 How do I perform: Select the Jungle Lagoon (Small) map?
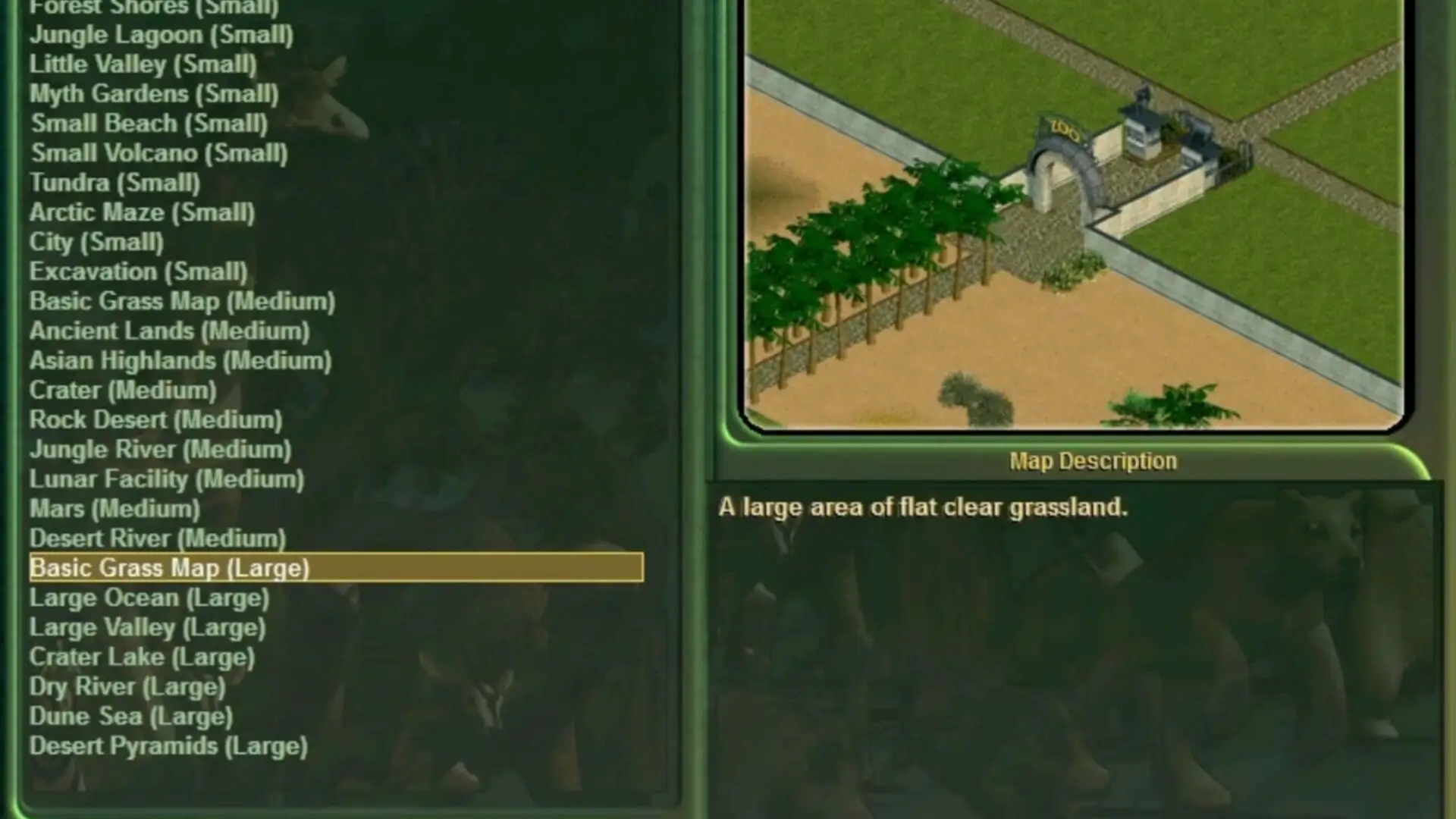pyautogui.click(x=161, y=35)
